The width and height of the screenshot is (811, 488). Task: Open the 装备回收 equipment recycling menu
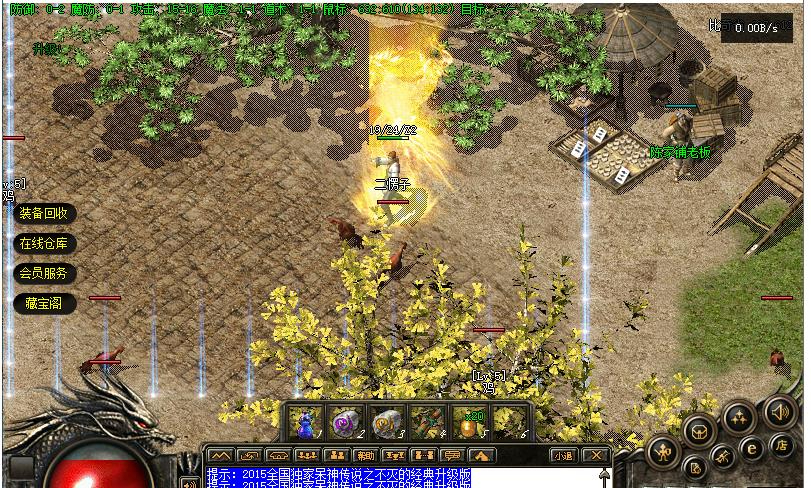[x=43, y=213]
